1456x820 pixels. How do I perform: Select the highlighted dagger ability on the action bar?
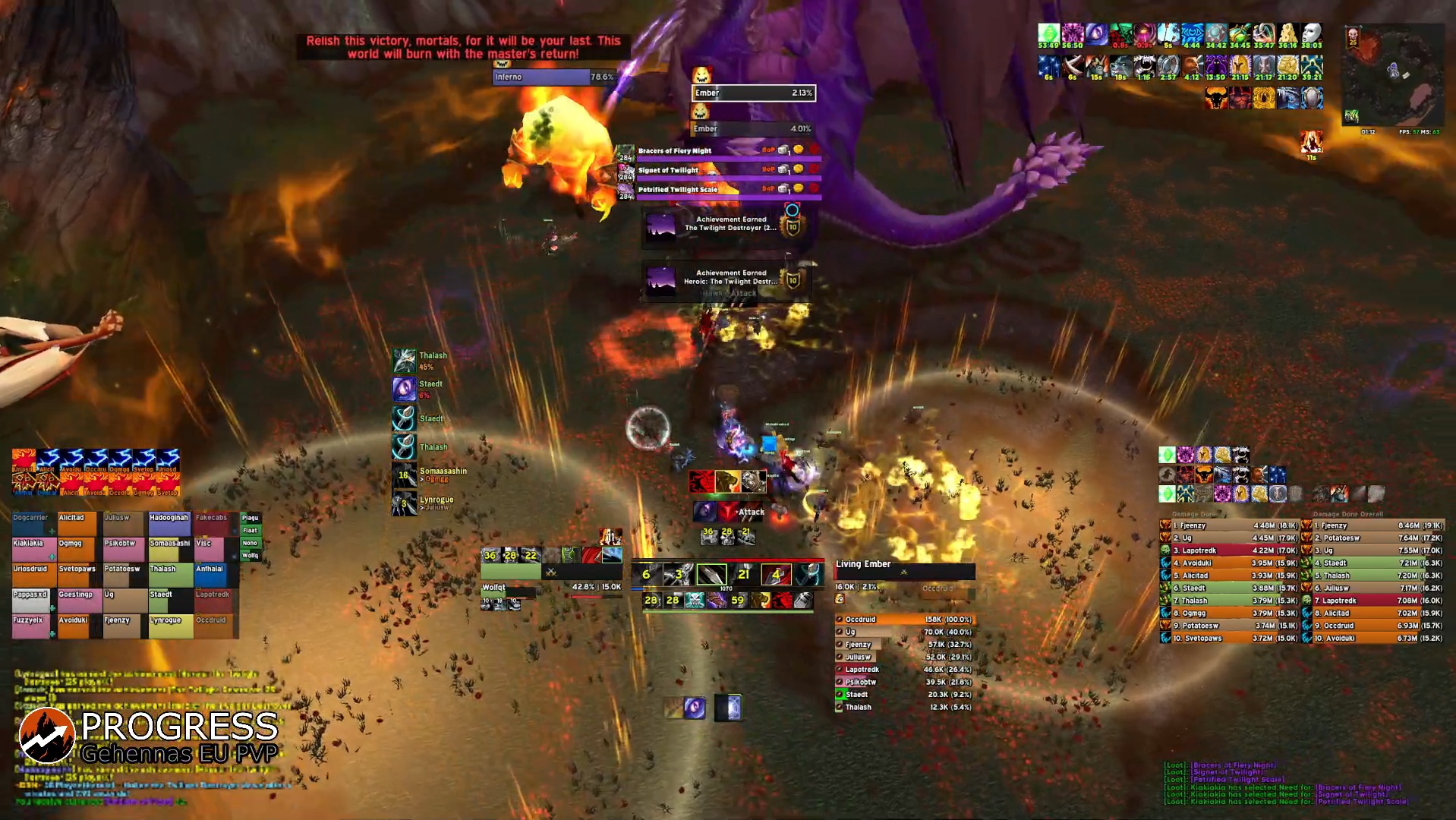(x=712, y=575)
